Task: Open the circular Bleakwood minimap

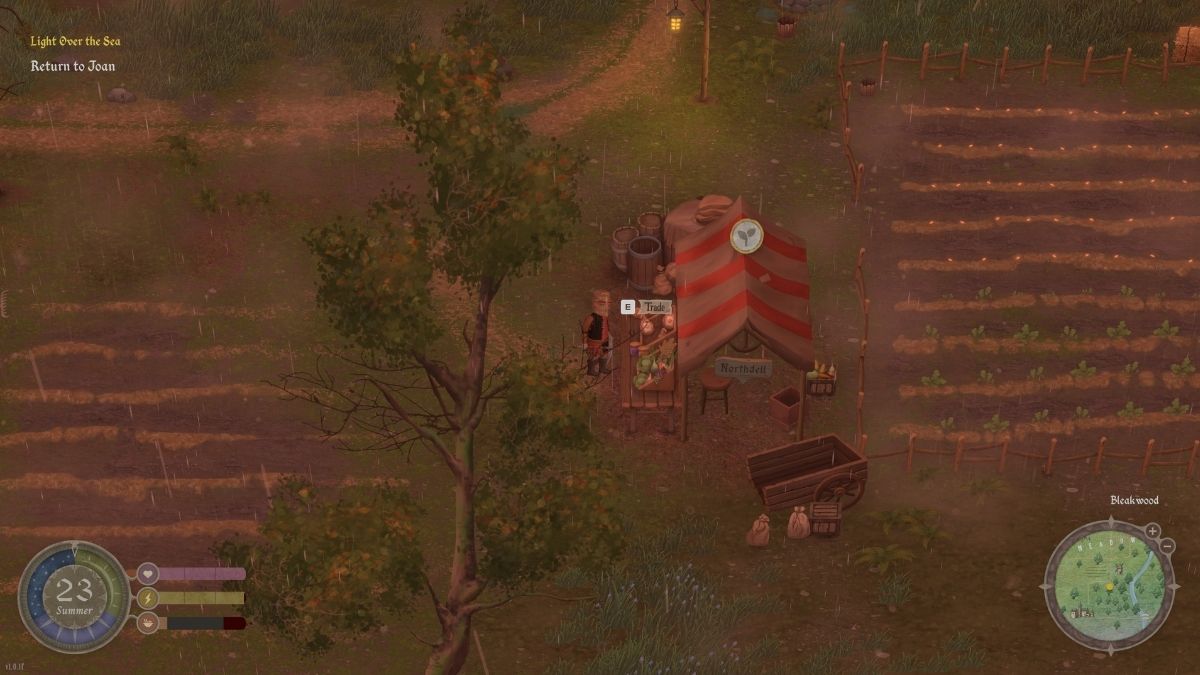Action: tap(1108, 584)
